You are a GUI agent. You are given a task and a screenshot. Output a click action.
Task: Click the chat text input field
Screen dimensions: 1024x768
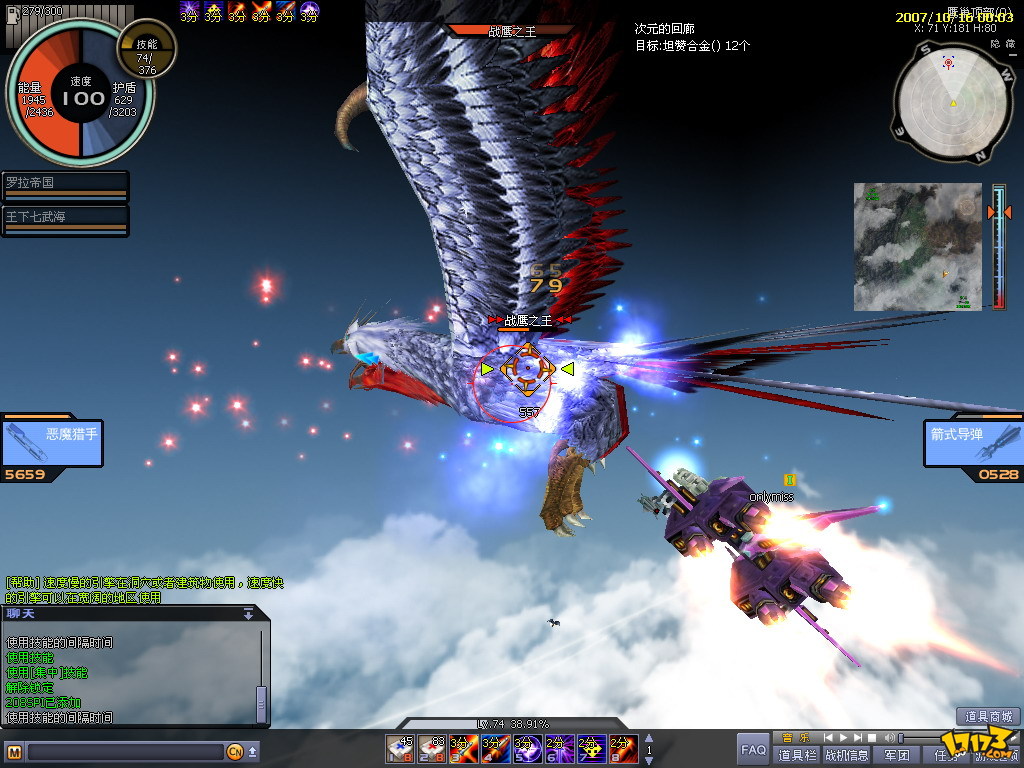pyautogui.click(x=125, y=751)
